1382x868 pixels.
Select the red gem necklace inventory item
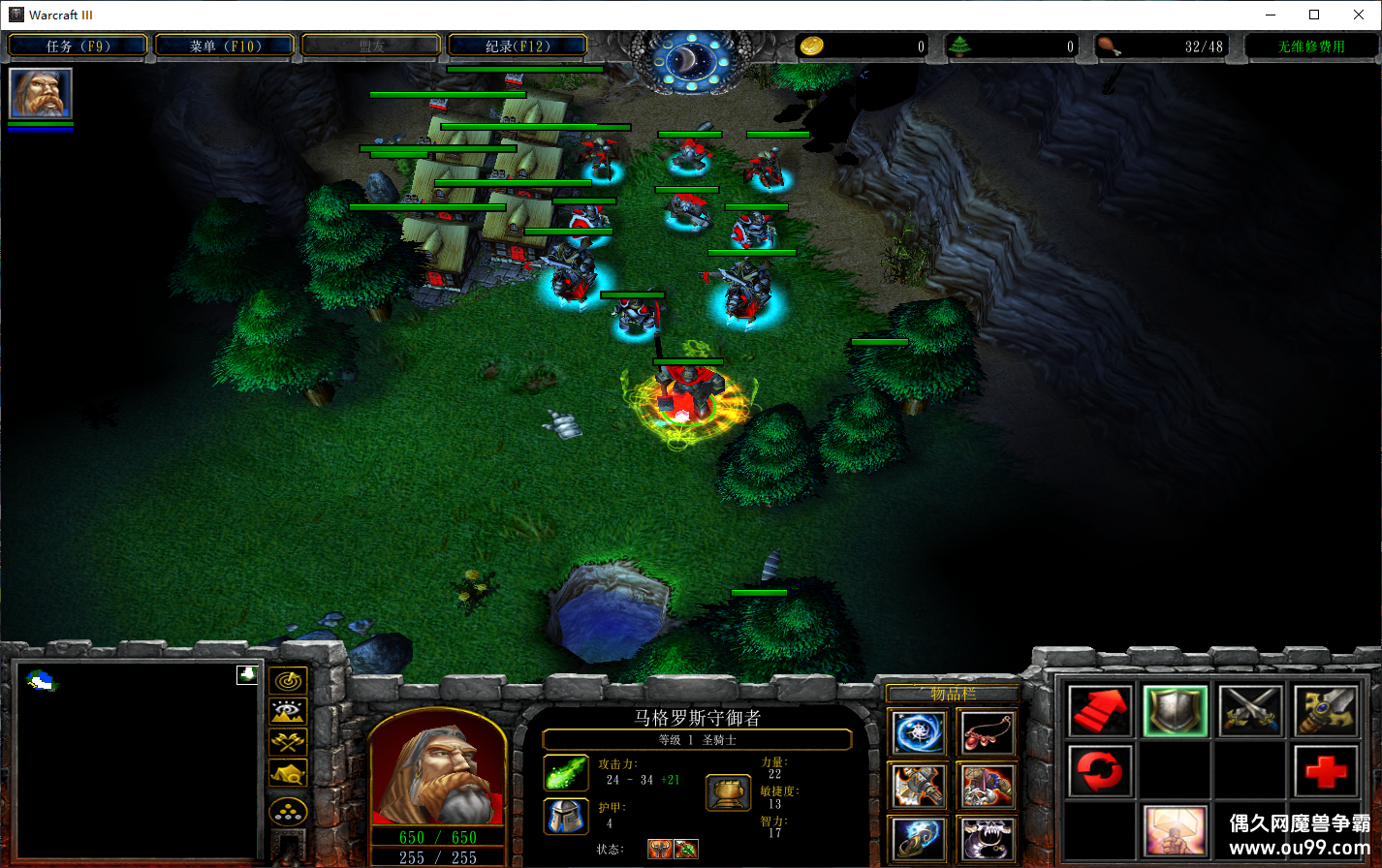986,733
